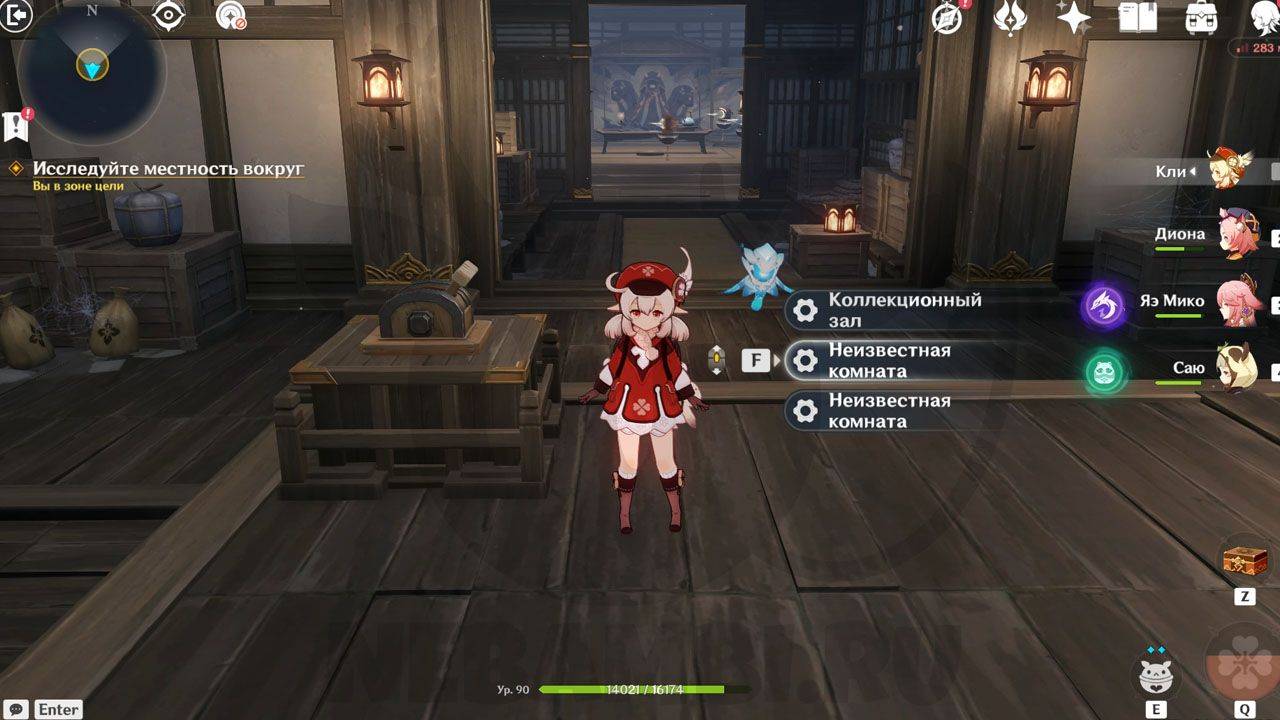Open the quest tracker Исследуйте местность вокруг

click(x=168, y=169)
